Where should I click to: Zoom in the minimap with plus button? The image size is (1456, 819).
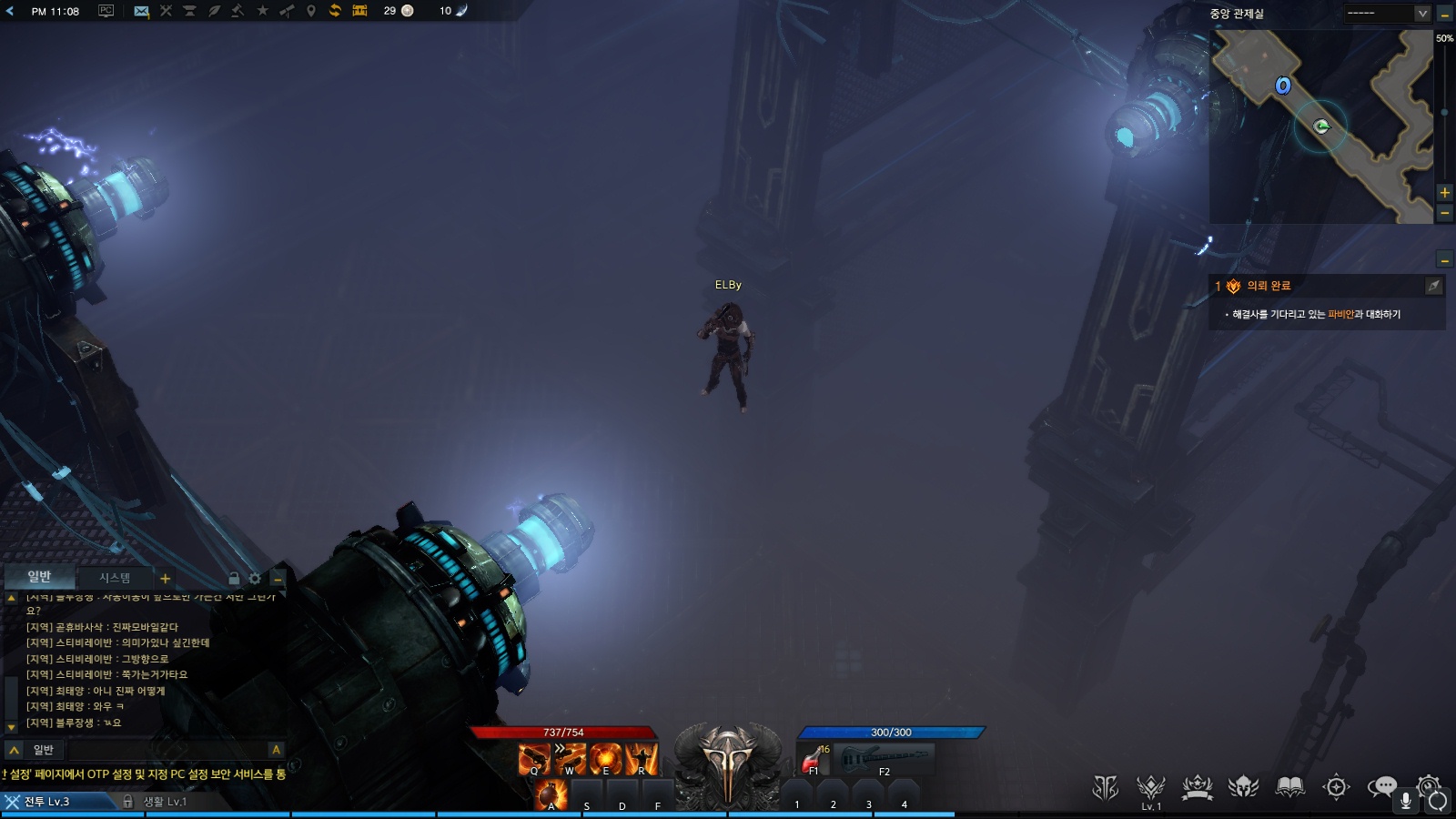1444,193
